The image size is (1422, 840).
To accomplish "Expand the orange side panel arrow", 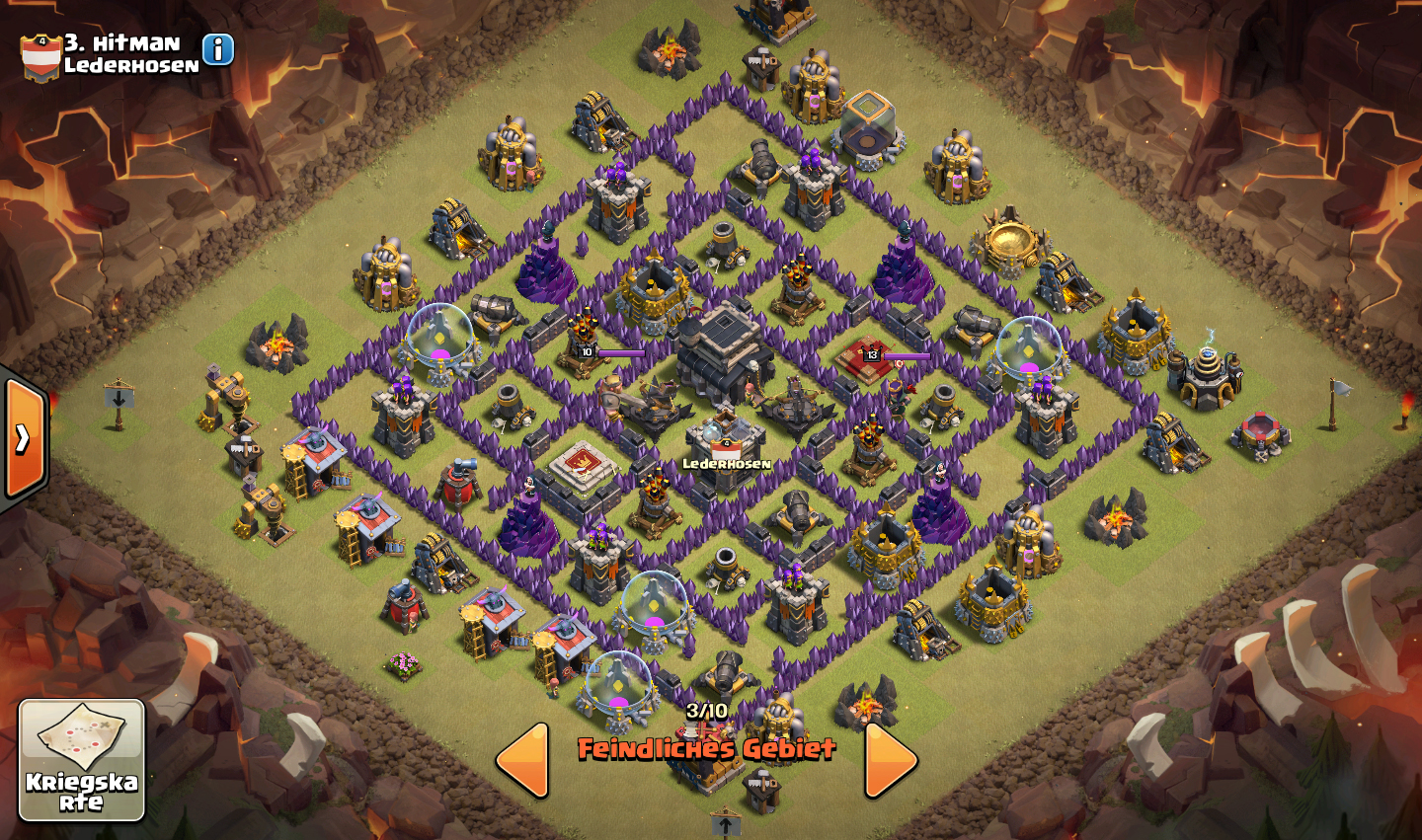I will [24, 438].
